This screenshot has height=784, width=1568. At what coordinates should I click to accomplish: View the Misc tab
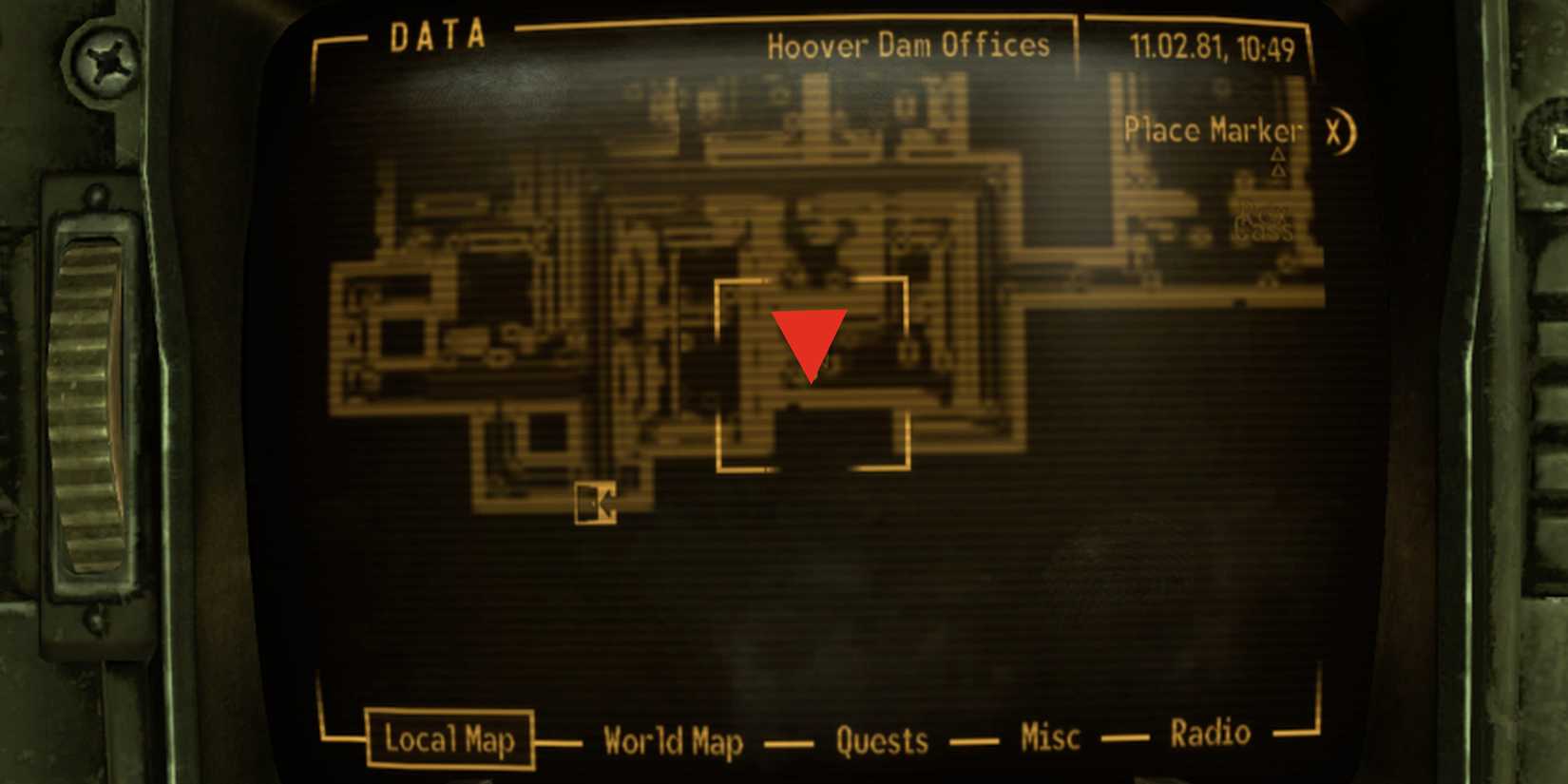[1049, 736]
